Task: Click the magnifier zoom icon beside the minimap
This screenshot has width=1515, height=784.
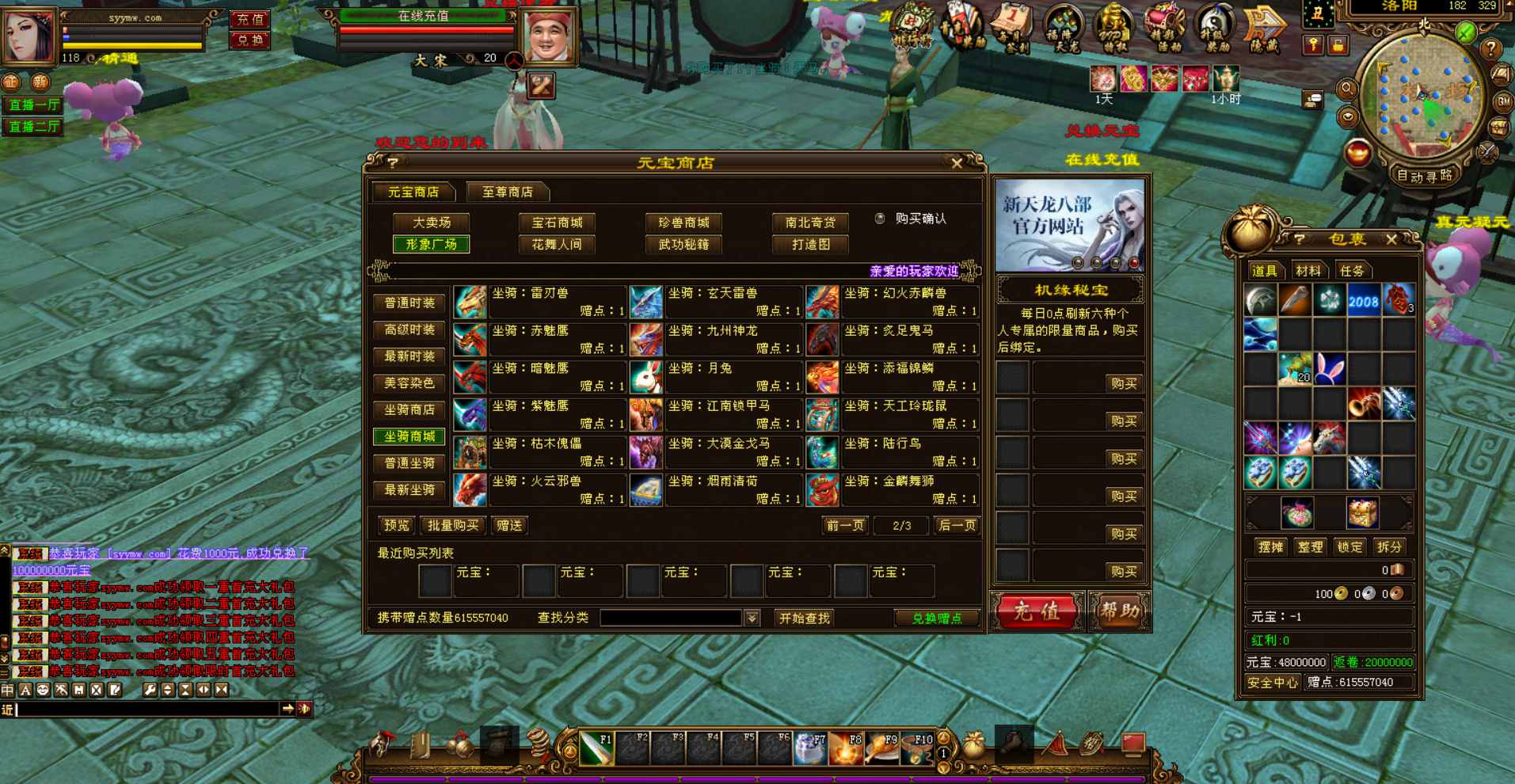Action: point(1347,89)
